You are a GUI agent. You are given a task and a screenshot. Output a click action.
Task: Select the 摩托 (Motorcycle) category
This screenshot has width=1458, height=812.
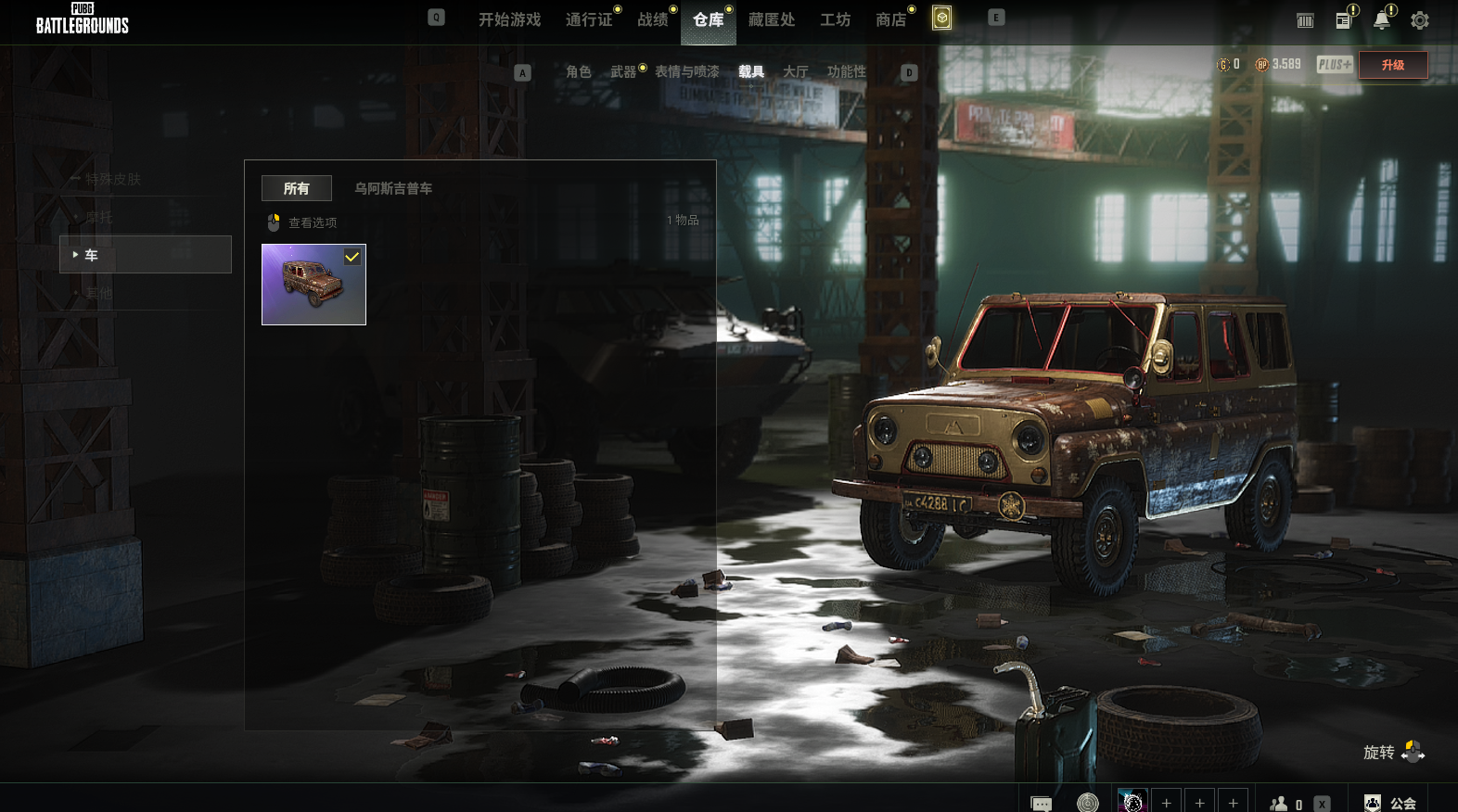click(99, 217)
